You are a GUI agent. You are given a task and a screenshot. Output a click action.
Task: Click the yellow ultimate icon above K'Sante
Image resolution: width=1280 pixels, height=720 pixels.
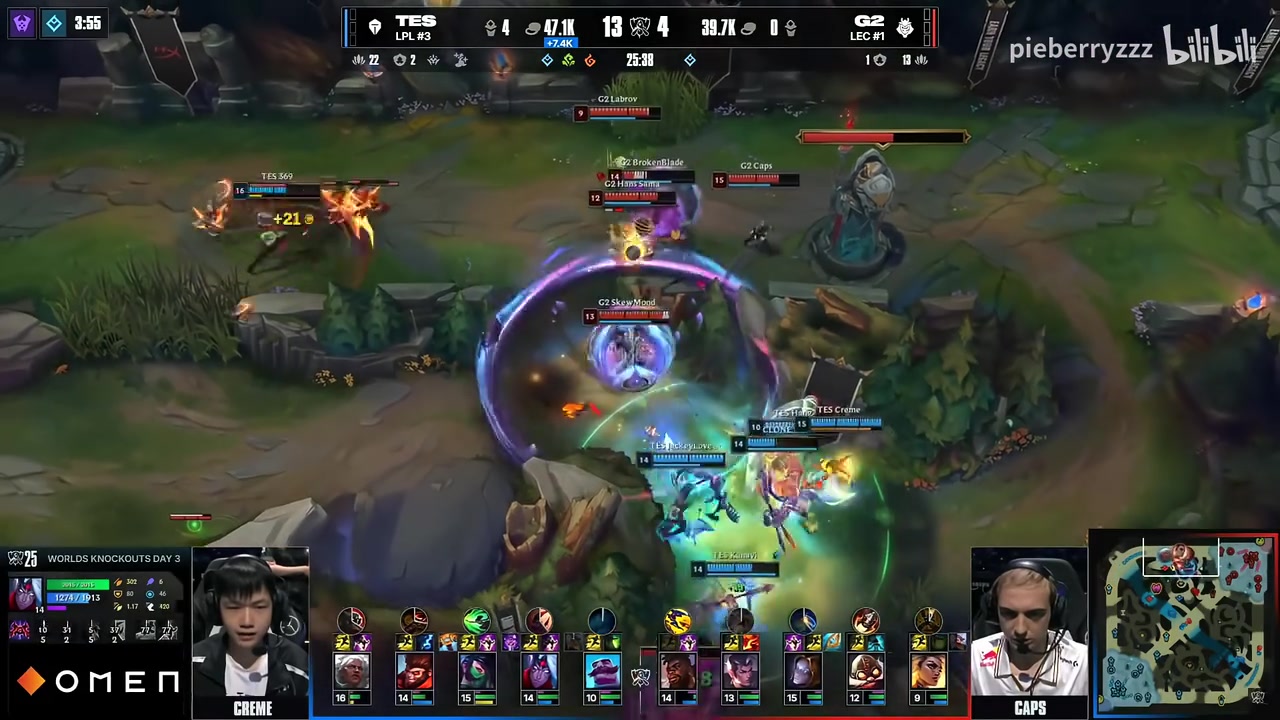point(678,622)
